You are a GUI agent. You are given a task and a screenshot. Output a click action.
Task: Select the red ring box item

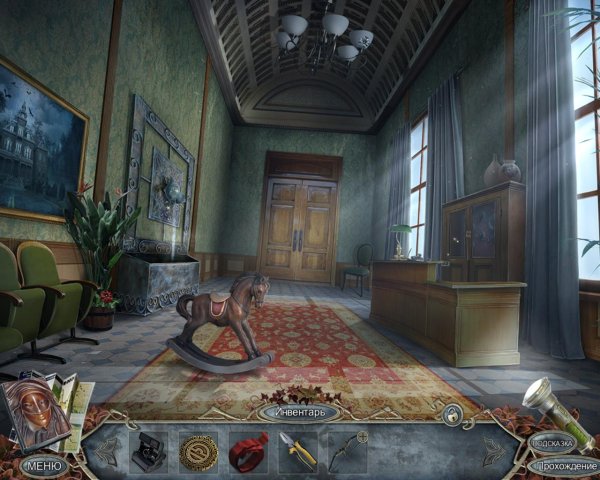[246, 451]
